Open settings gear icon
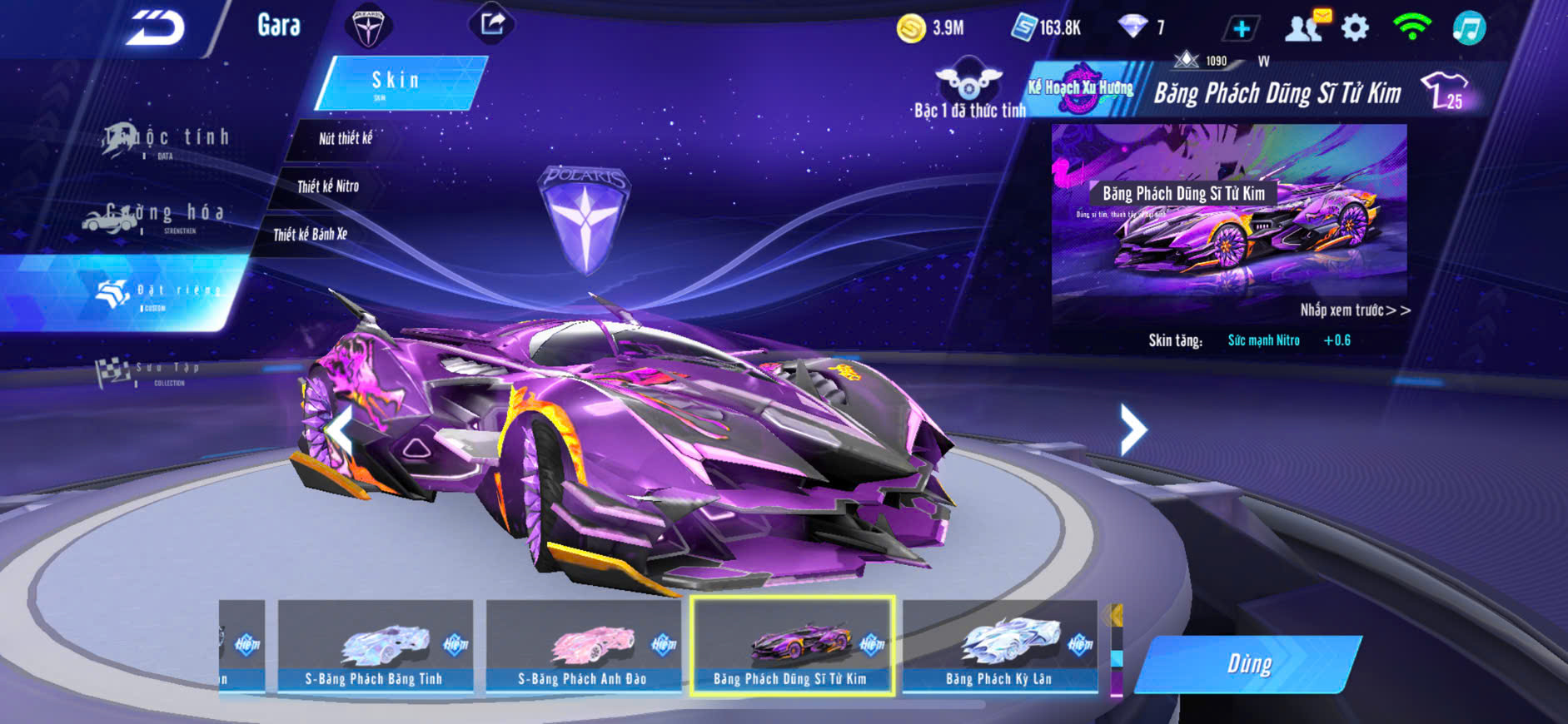 [1355, 27]
